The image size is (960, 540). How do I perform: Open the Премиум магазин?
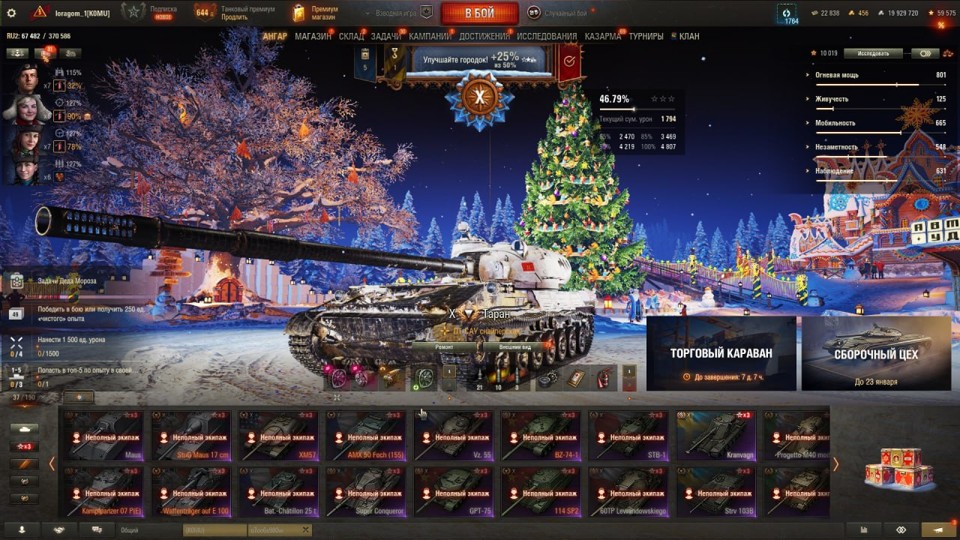[x=316, y=13]
